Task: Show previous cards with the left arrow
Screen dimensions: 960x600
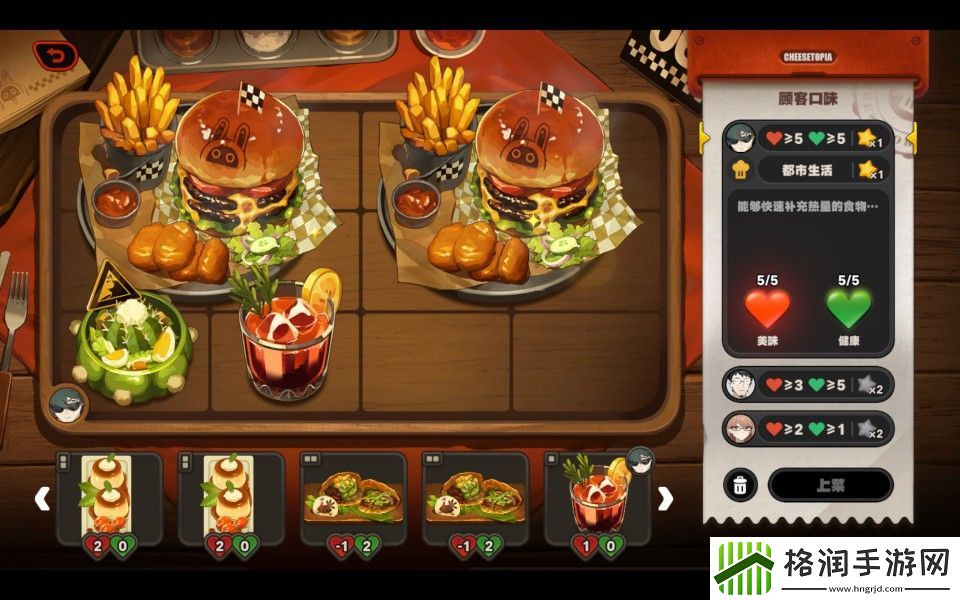Action: coord(42,498)
